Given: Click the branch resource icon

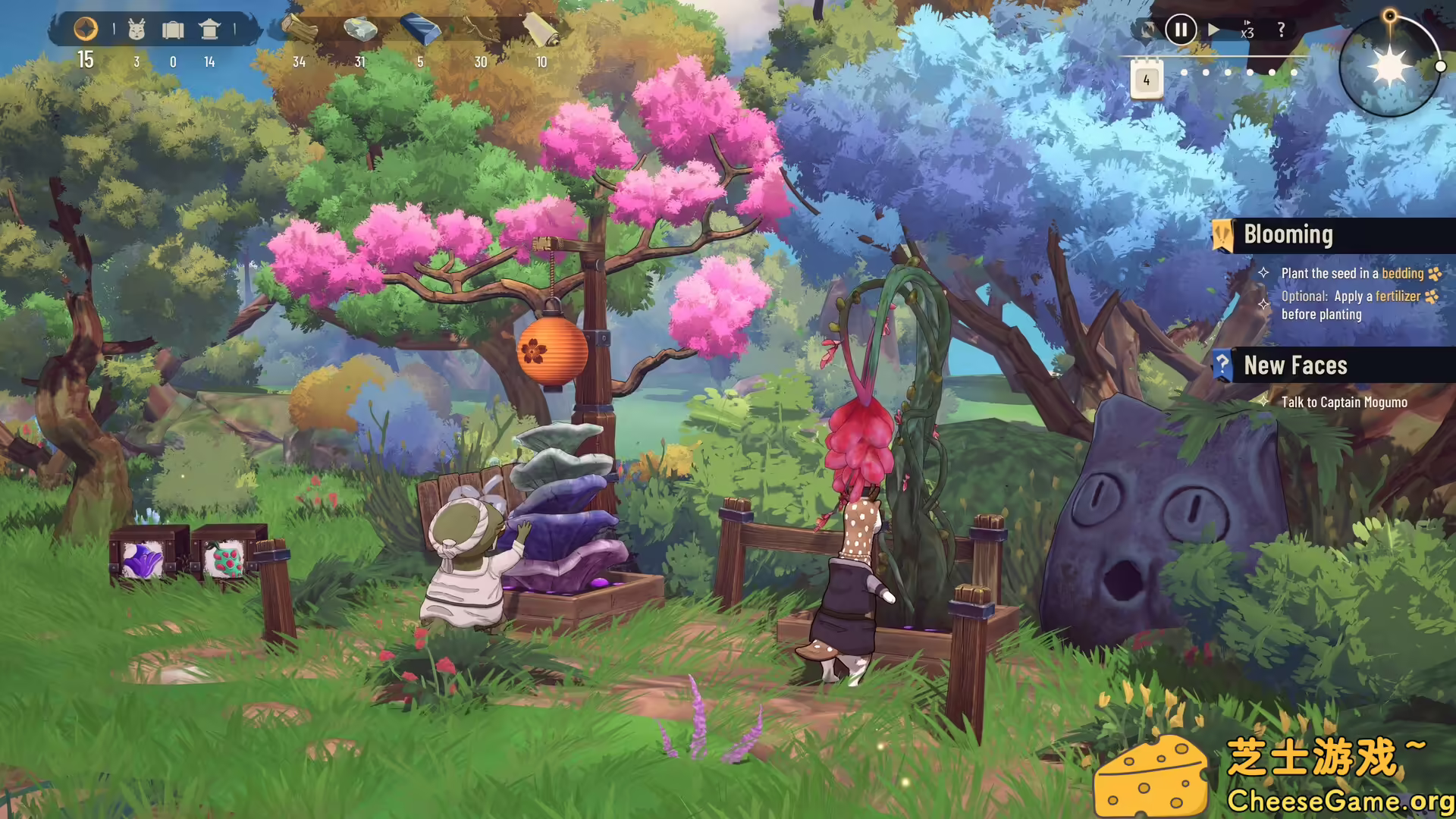Looking at the screenshot, I should pyautogui.click(x=480, y=27).
